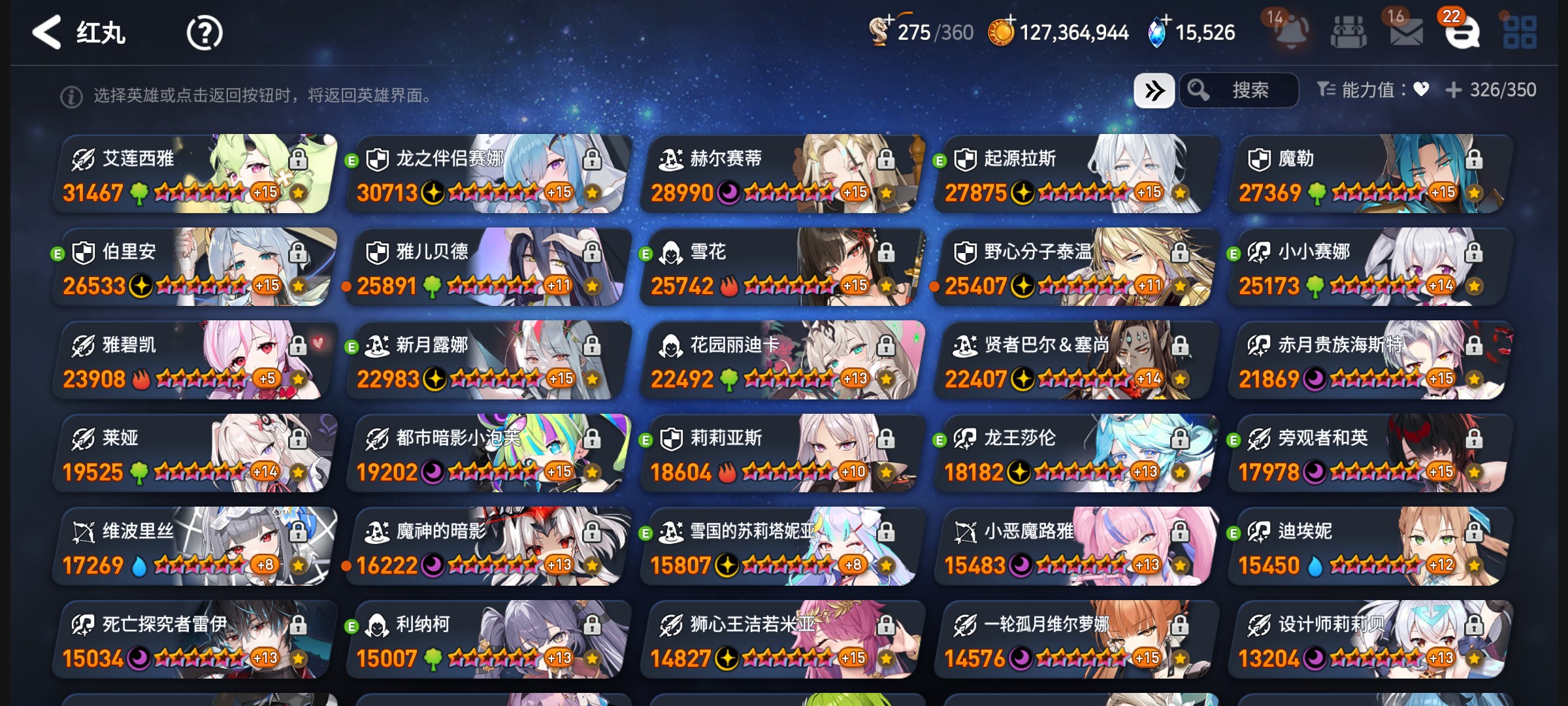Image resolution: width=1568 pixels, height=706 pixels.
Task: Select hero 艾莲西雅 with 31467 power
Action: click(x=196, y=174)
